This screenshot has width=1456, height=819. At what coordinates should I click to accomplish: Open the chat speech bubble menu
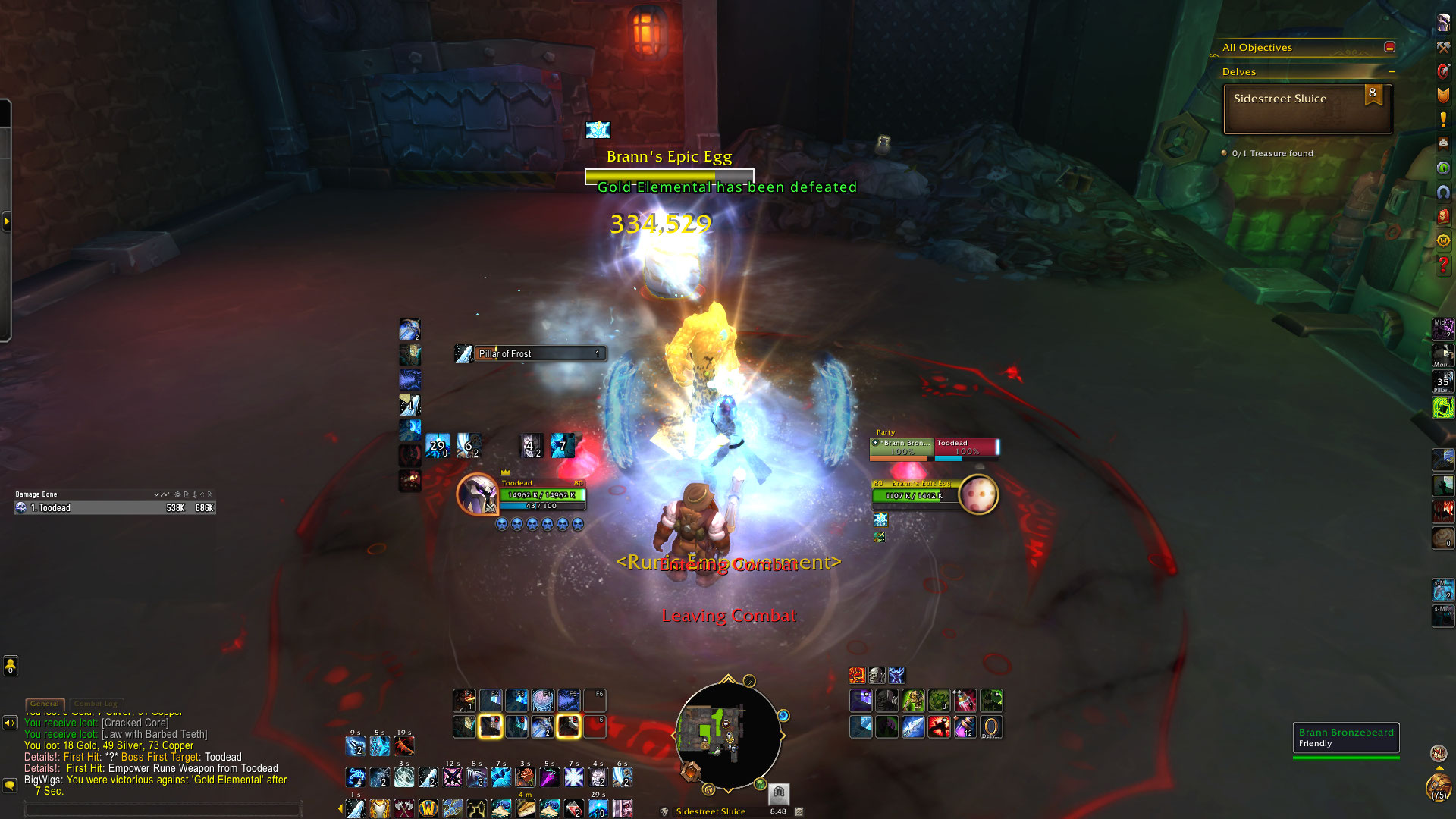(10, 785)
